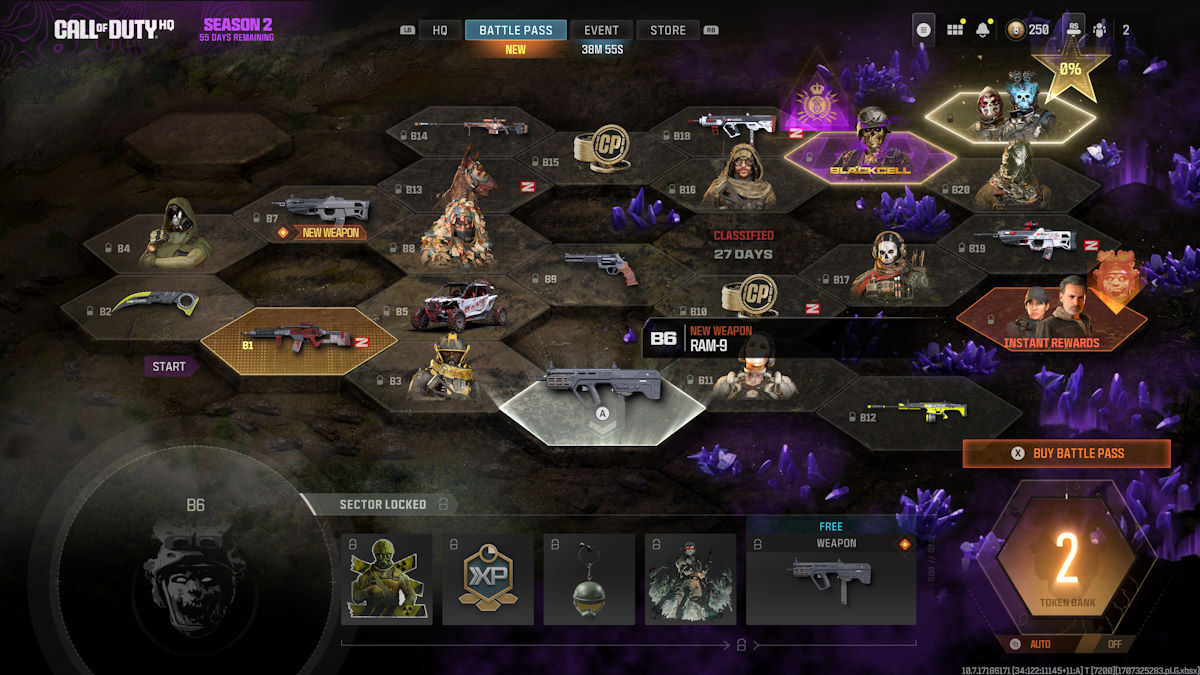Select the BlackCell sector tile

point(868,155)
